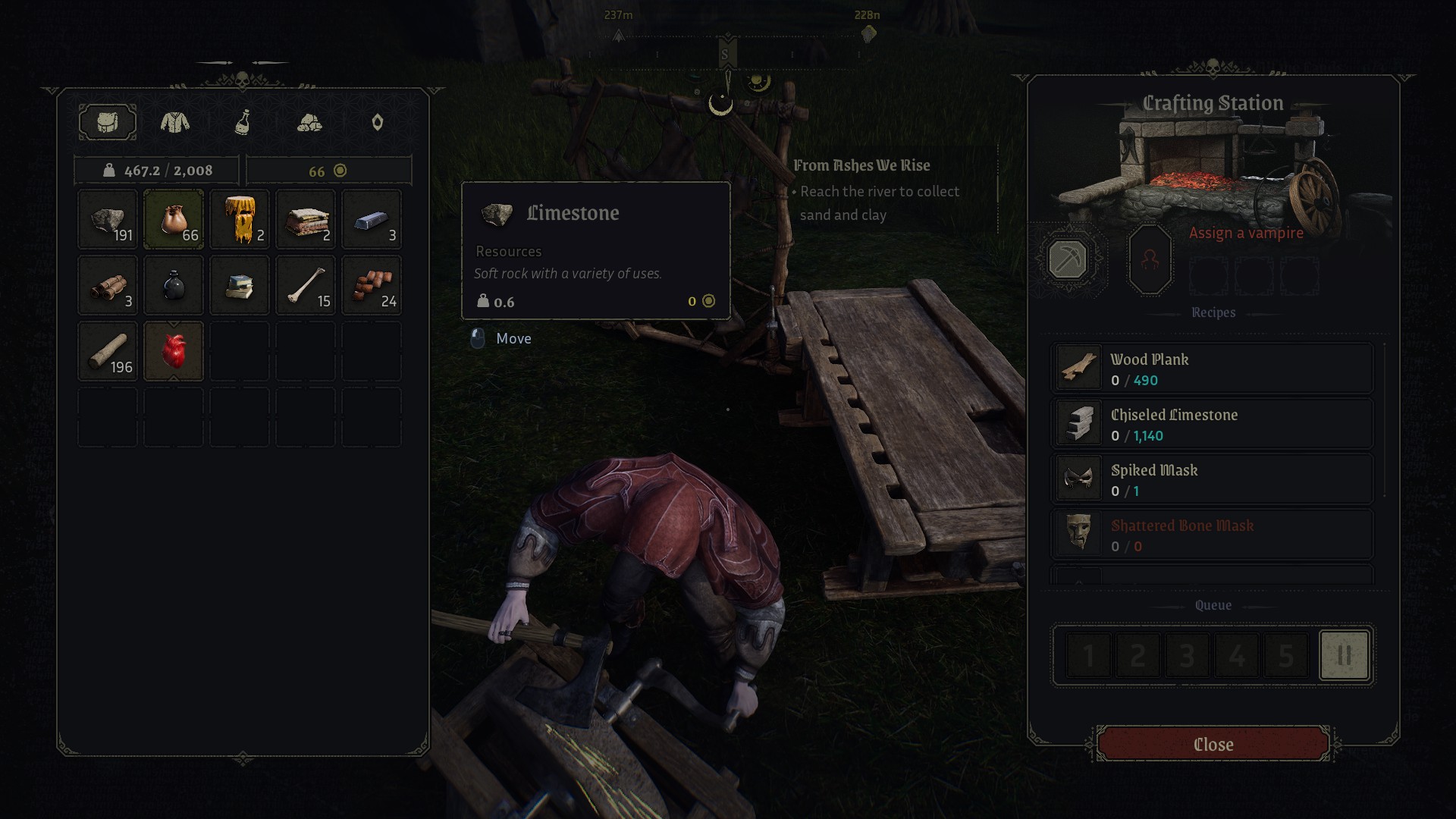Select the red heart item
This screenshot has width=1456, height=819.
pos(174,351)
